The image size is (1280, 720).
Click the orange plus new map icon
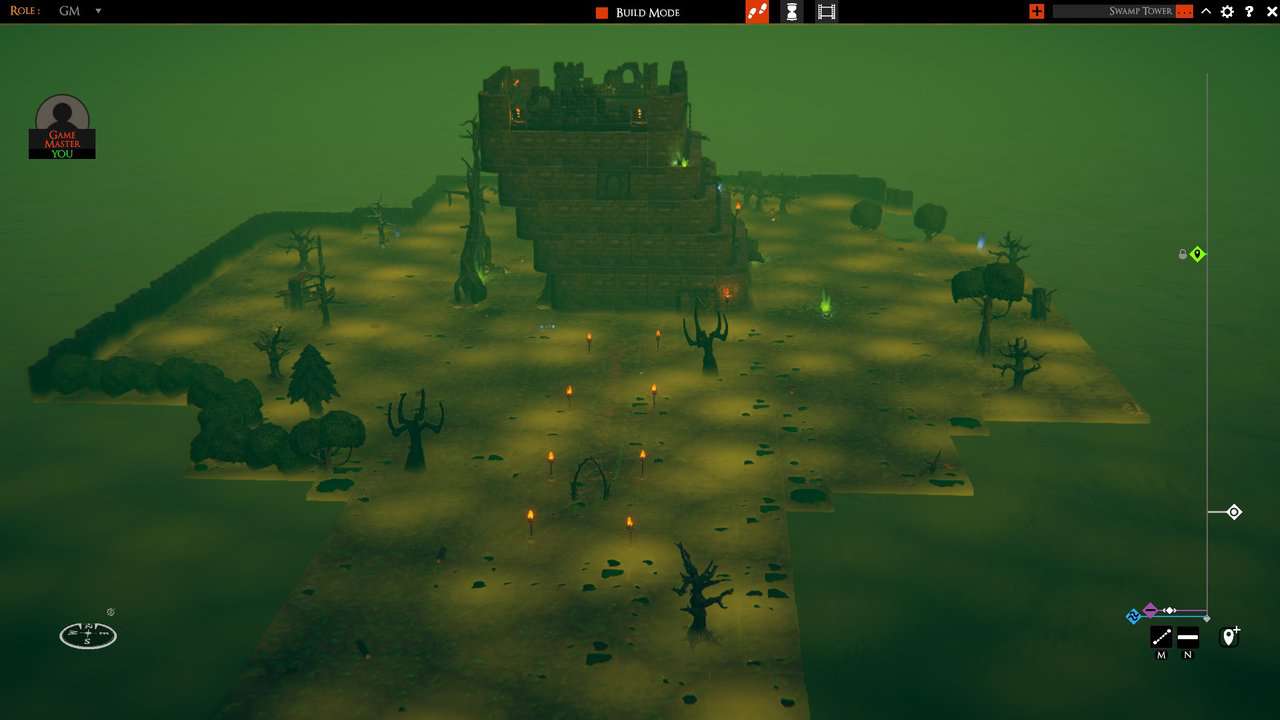(x=1036, y=11)
